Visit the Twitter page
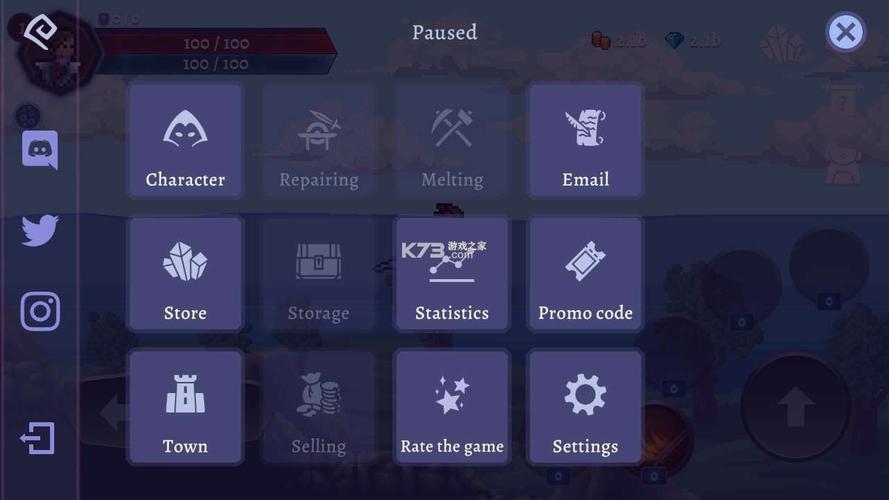889x500 pixels. (40, 230)
